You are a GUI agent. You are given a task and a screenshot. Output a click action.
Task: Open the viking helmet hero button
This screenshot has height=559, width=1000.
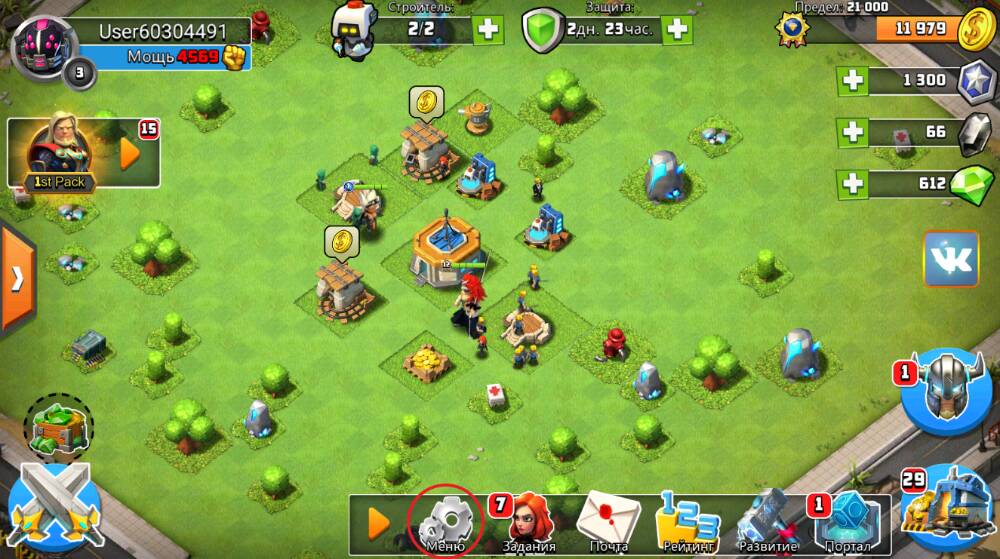point(946,389)
